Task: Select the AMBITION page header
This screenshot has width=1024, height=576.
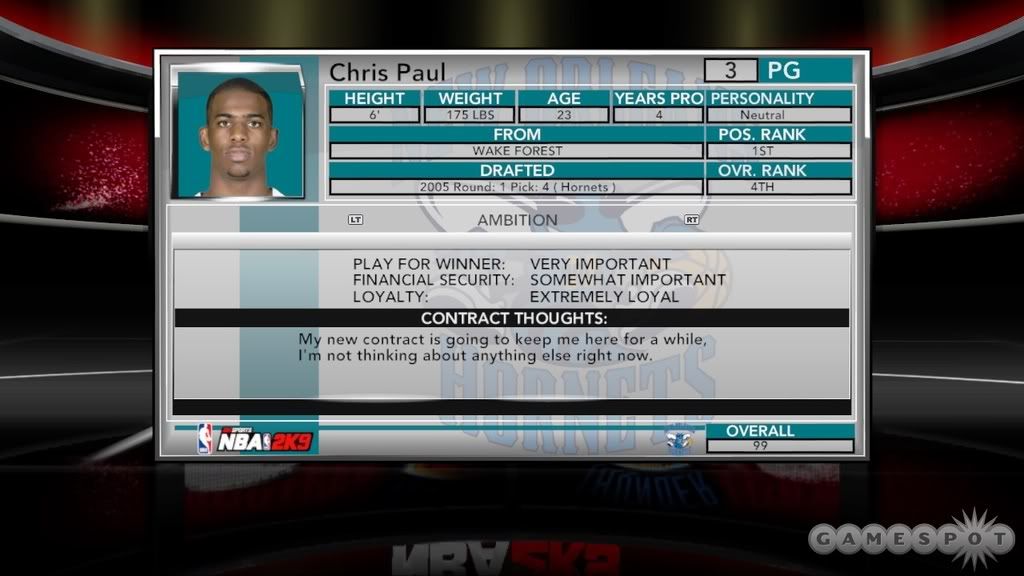Action: (517, 220)
